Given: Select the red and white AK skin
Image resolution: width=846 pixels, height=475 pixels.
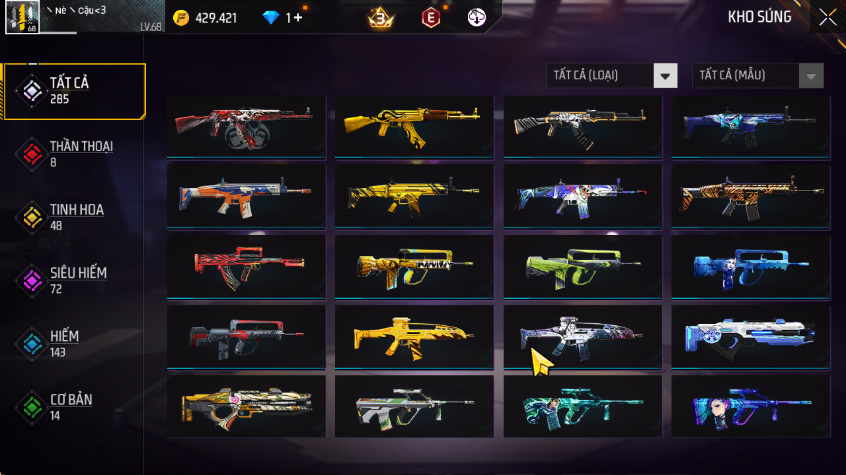Looking at the screenshot, I should pos(246,126).
